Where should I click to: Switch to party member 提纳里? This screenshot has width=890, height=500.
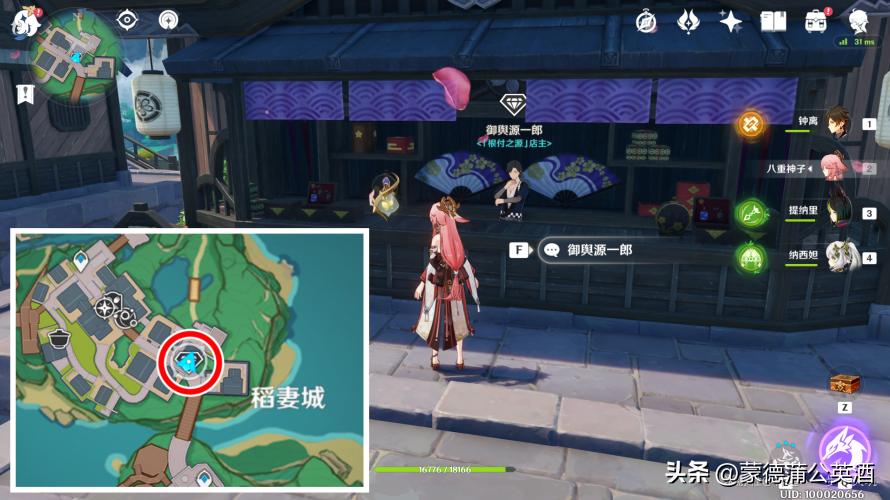(x=838, y=211)
